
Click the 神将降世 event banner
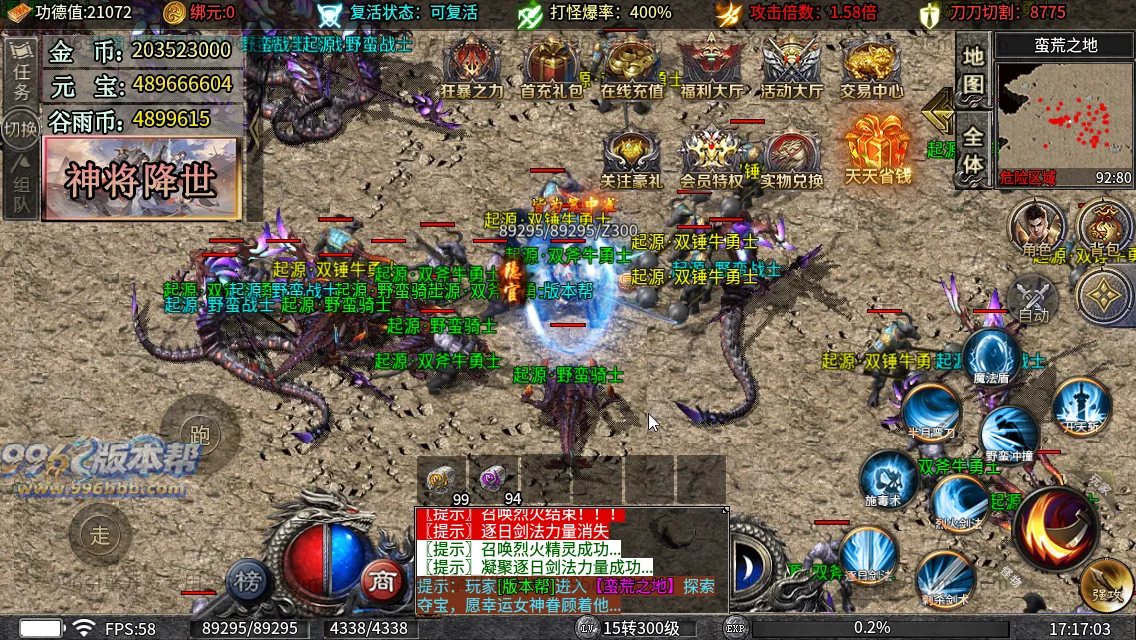(x=141, y=179)
